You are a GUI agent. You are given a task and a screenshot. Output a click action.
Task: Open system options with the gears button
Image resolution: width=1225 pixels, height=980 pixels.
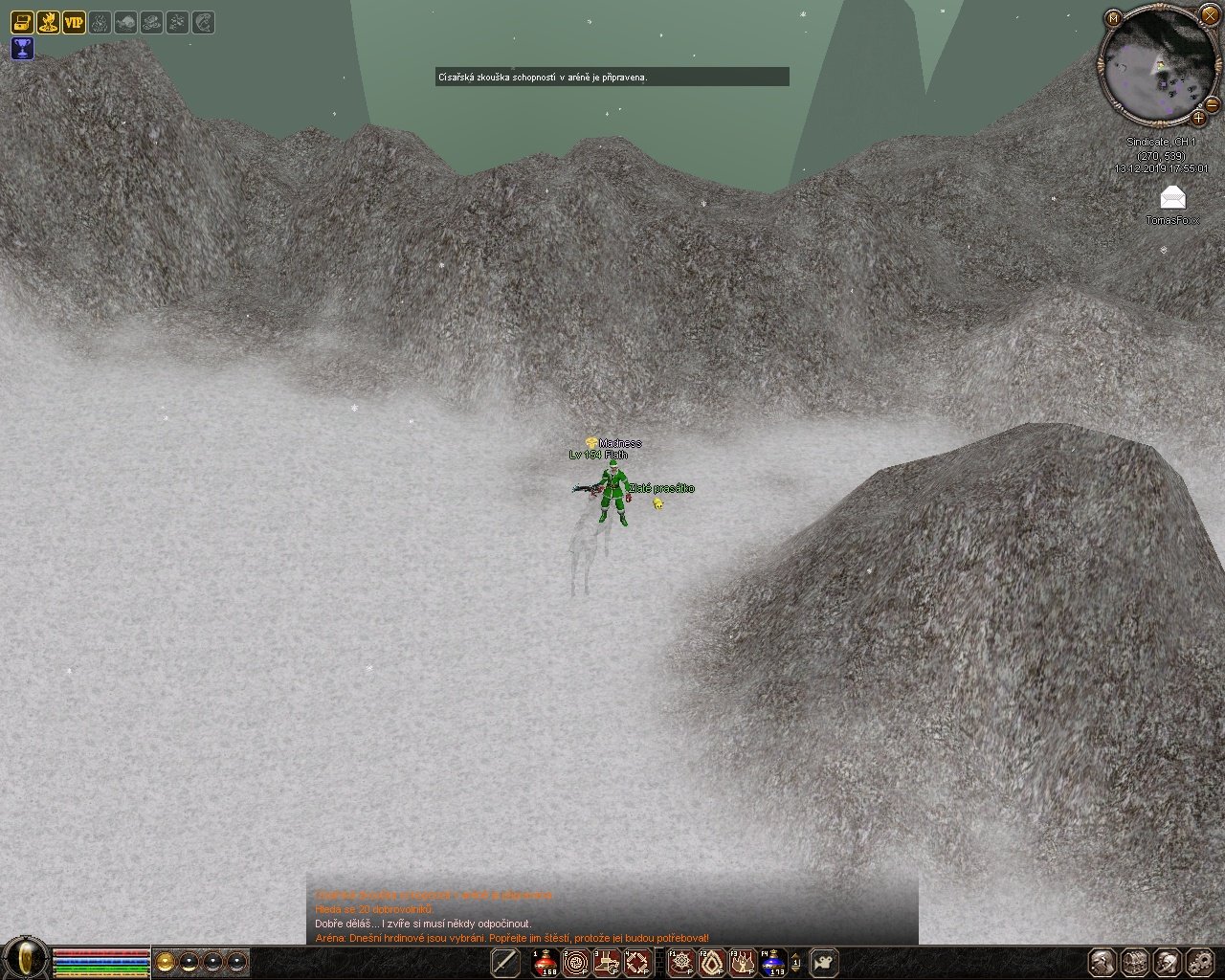(1198, 962)
